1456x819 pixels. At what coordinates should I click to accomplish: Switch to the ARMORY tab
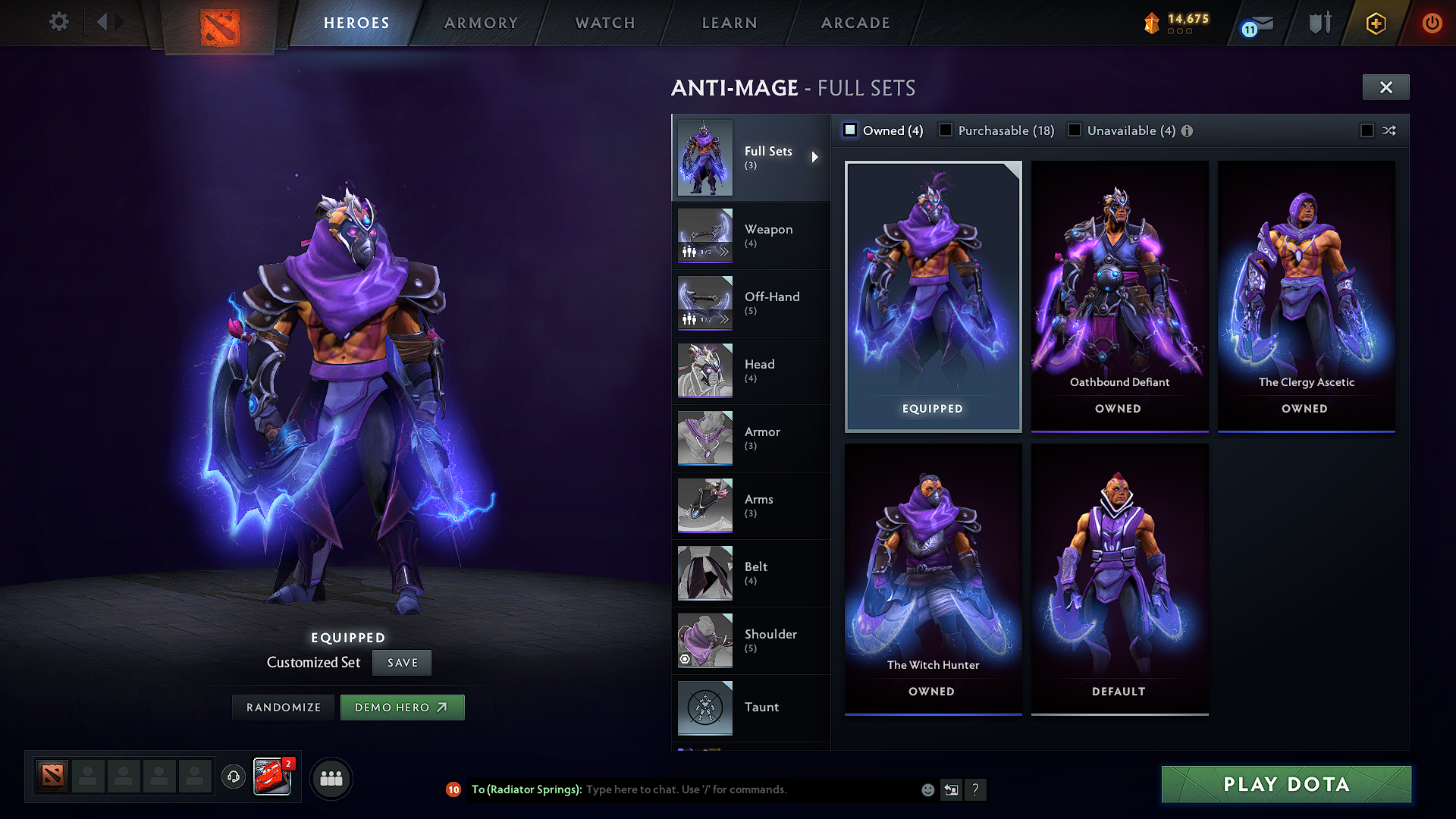(481, 23)
